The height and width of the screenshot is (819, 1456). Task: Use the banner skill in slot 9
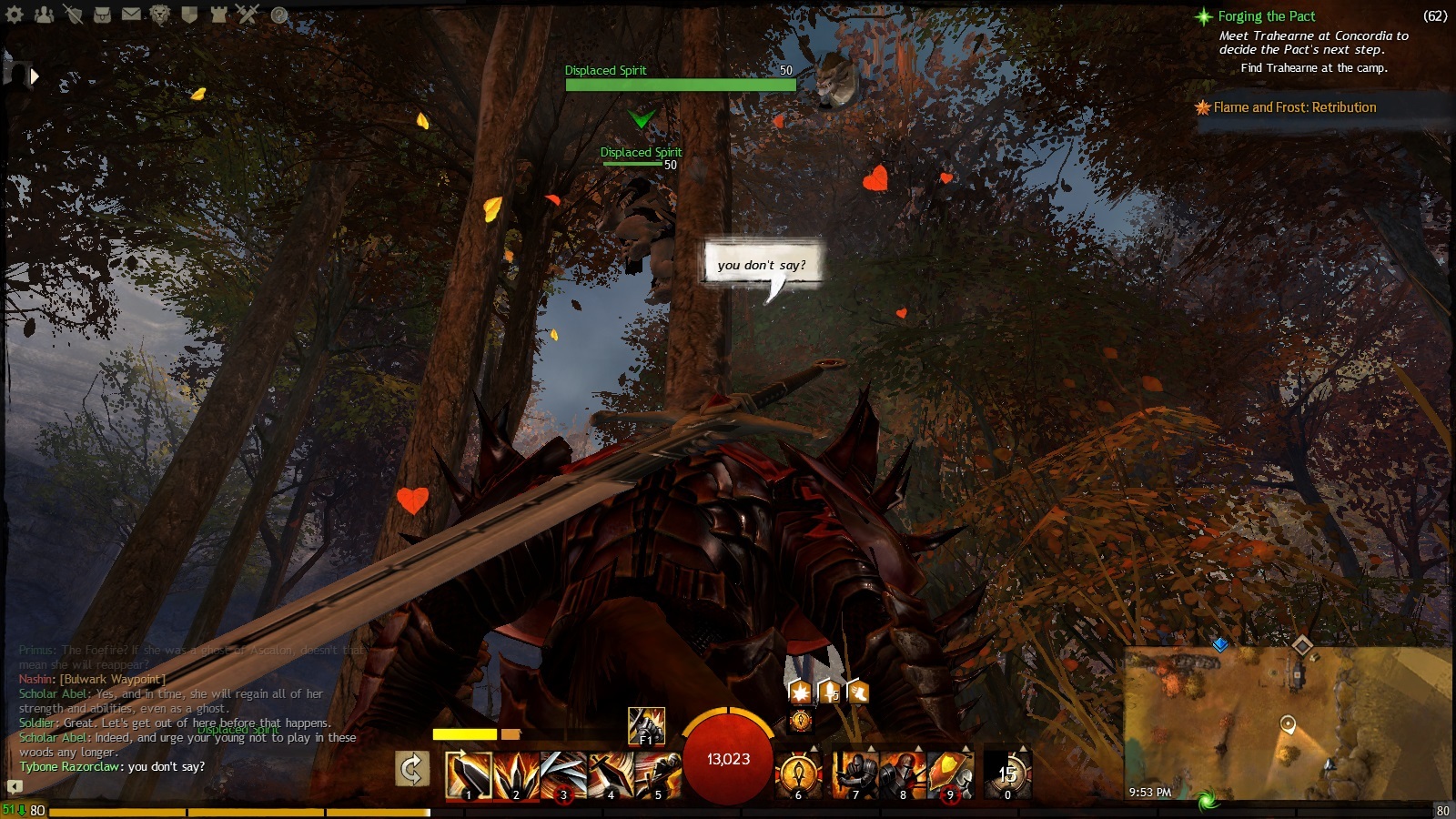click(x=950, y=776)
